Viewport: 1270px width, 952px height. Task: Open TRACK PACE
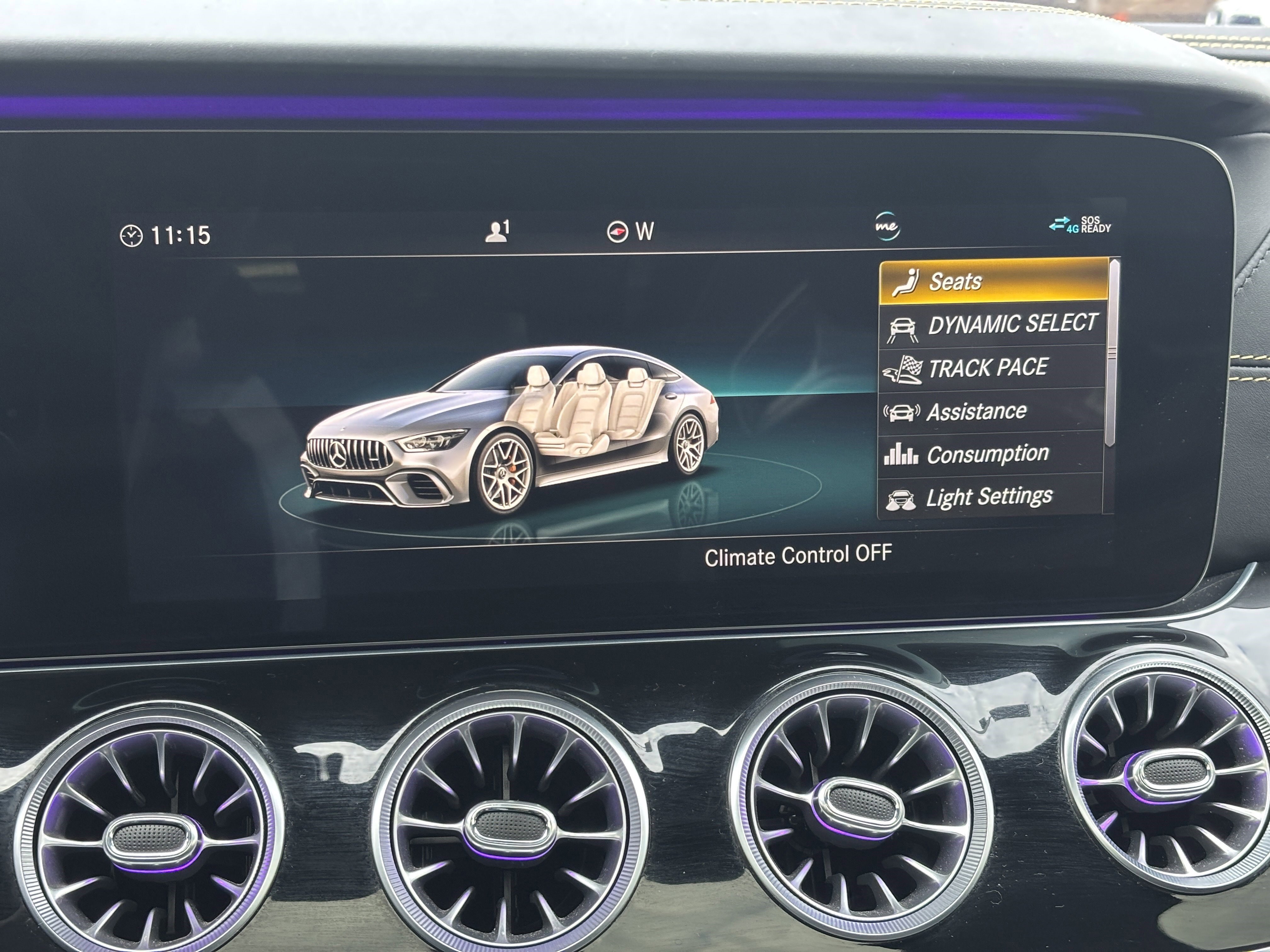987,367
